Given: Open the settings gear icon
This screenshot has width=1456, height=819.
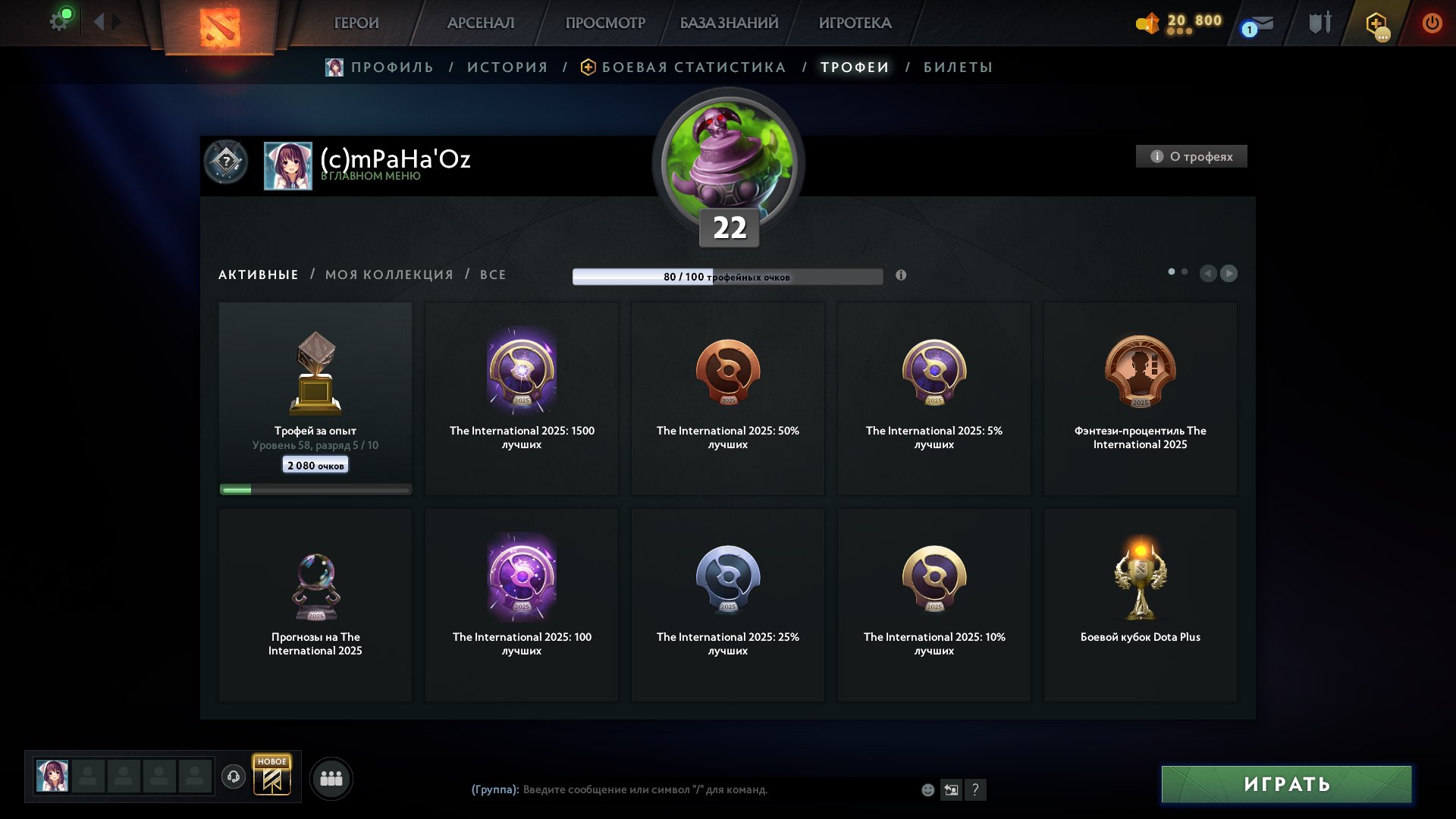Looking at the screenshot, I should (x=59, y=21).
